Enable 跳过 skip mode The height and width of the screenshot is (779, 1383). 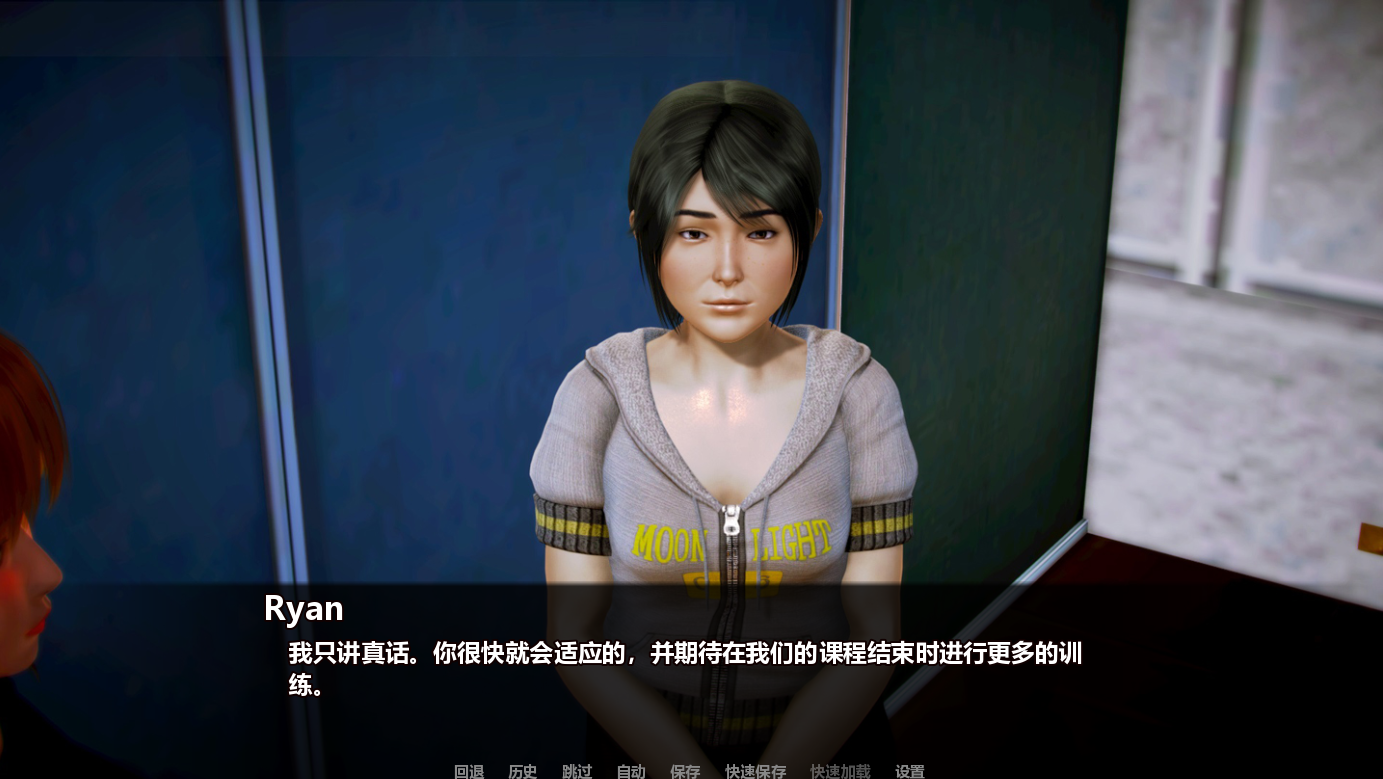pos(575,771)
